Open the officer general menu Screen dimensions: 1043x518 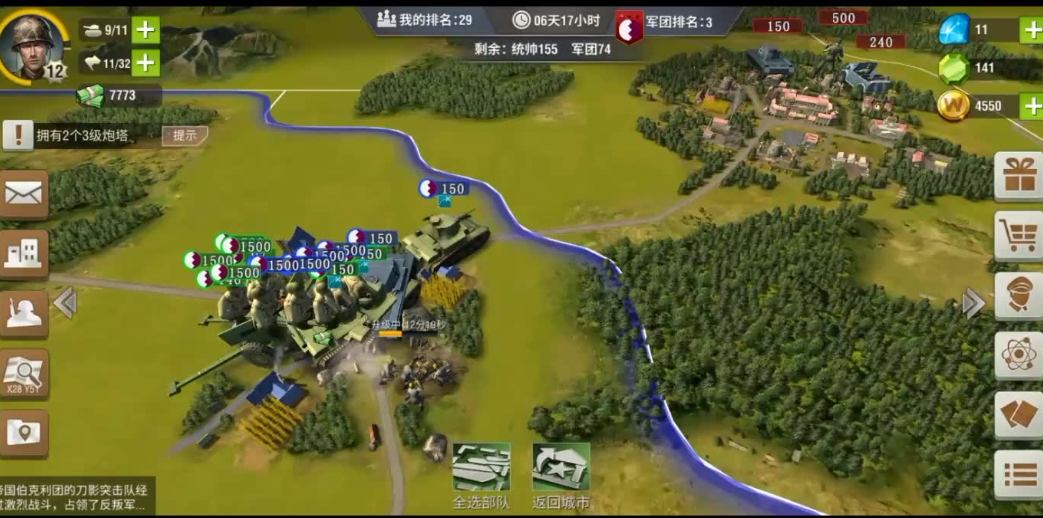(x=1019, y=296)
